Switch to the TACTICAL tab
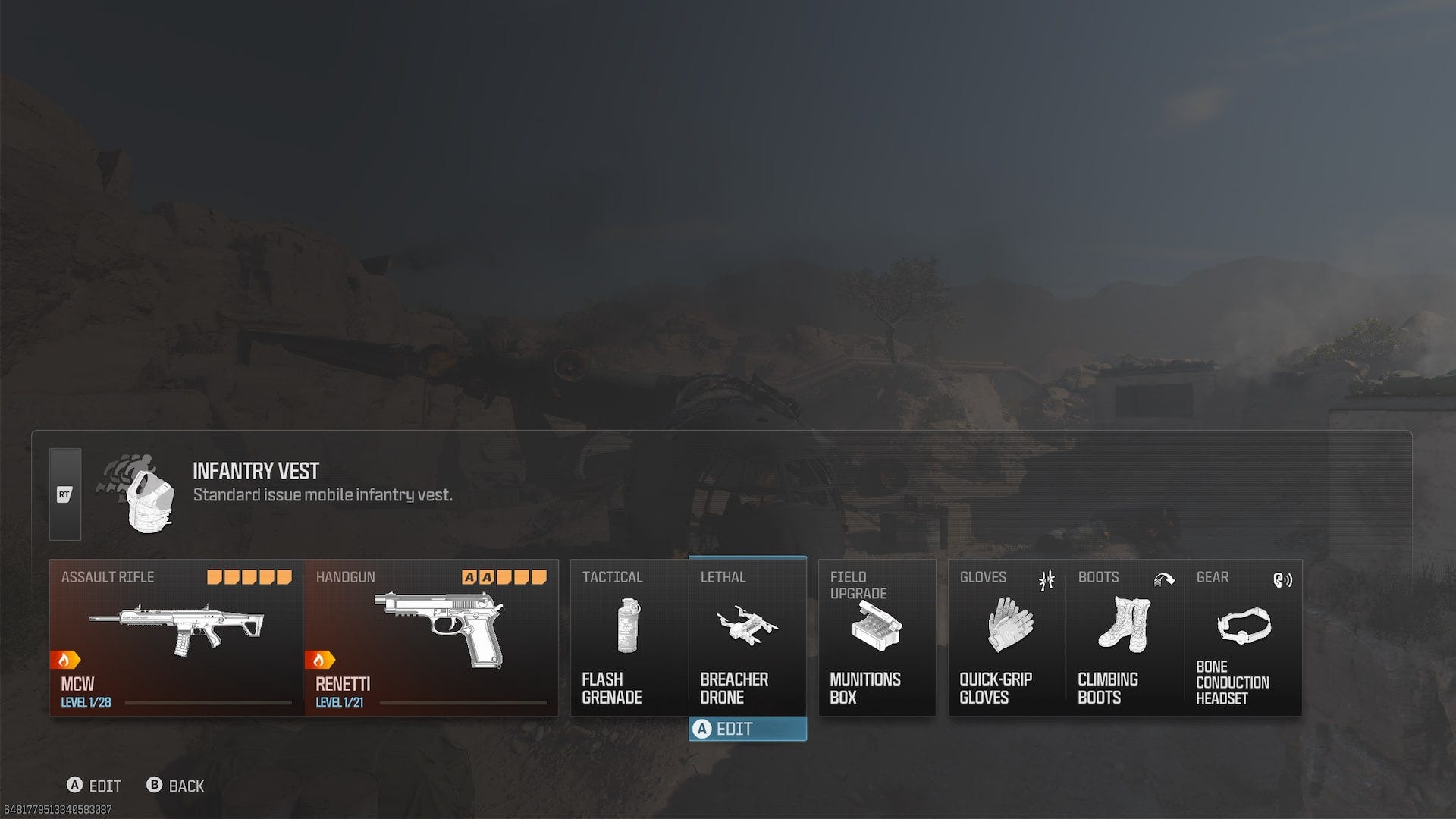The height and width of the screenshot is (819, 1456). click(x=613, y=577)
